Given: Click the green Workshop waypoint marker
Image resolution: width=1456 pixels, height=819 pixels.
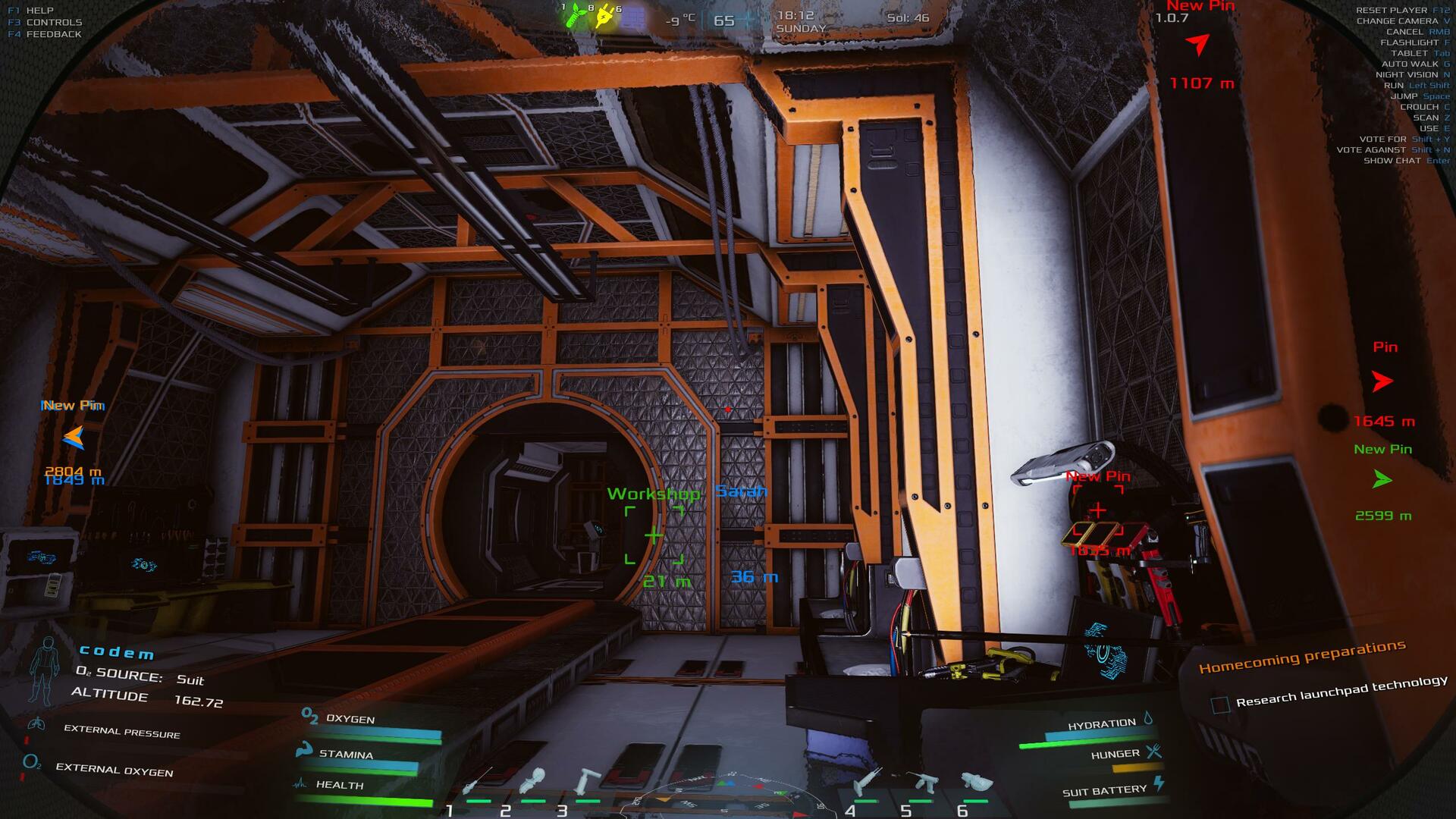Looking at the screenshot, I should coord(653,536).
